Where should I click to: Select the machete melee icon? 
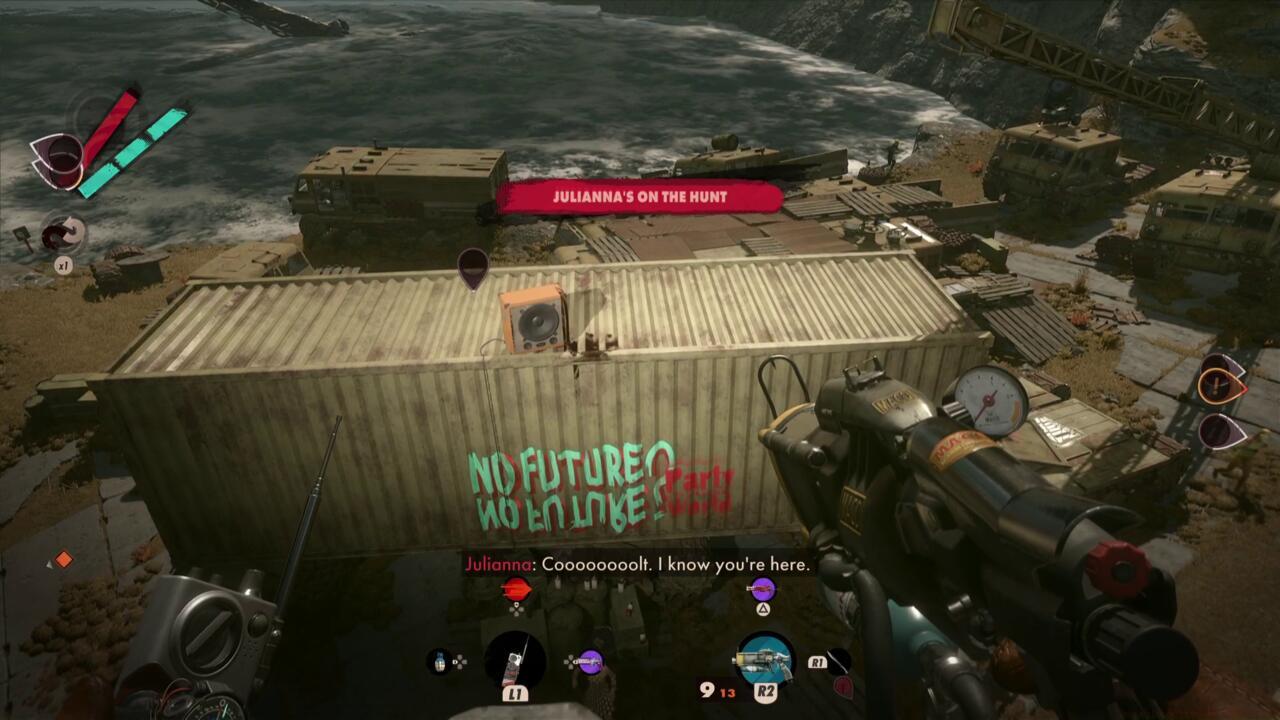point(838,661)
